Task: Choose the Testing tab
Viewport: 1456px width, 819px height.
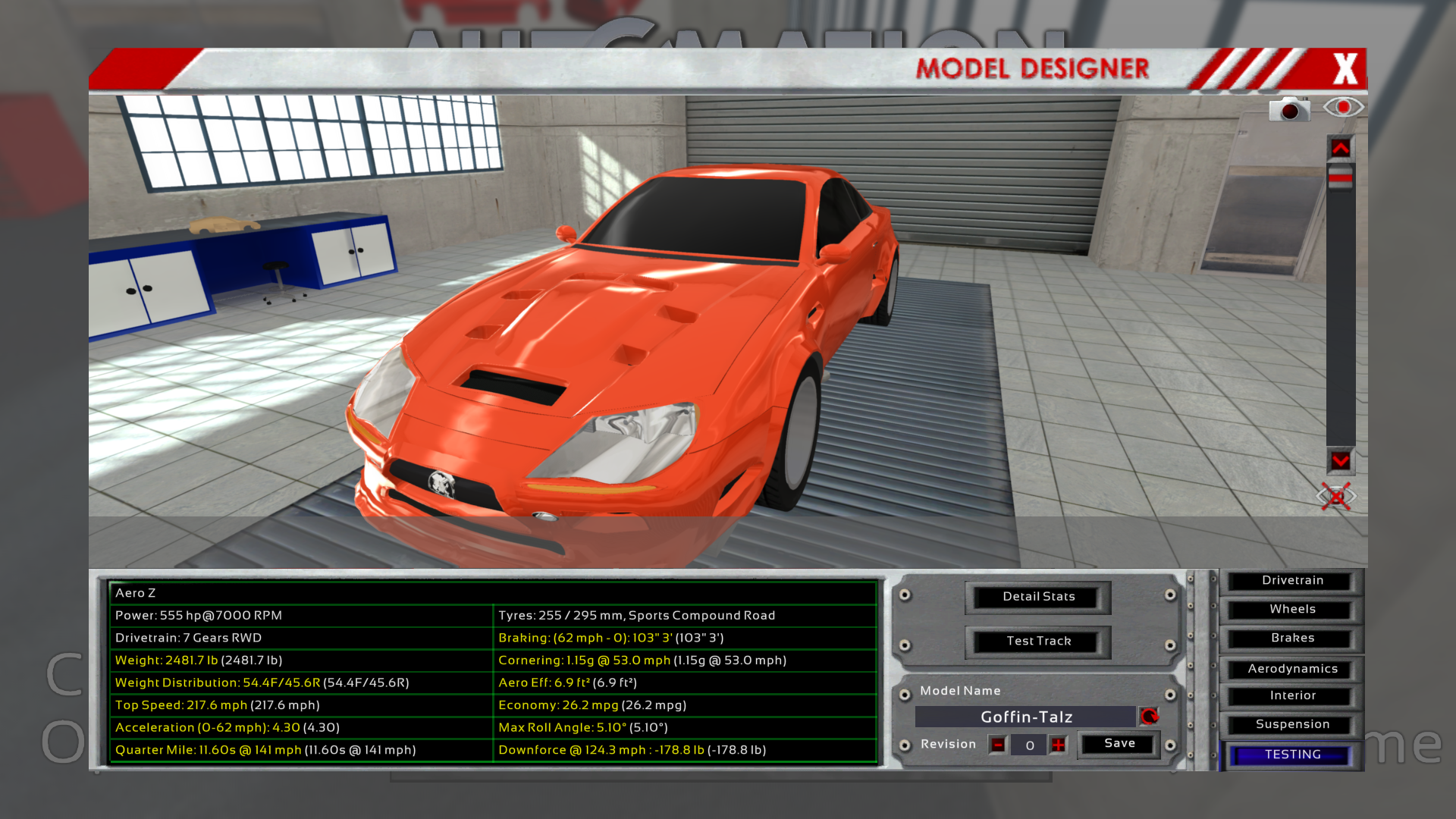Action: [x=1292, y=755]
